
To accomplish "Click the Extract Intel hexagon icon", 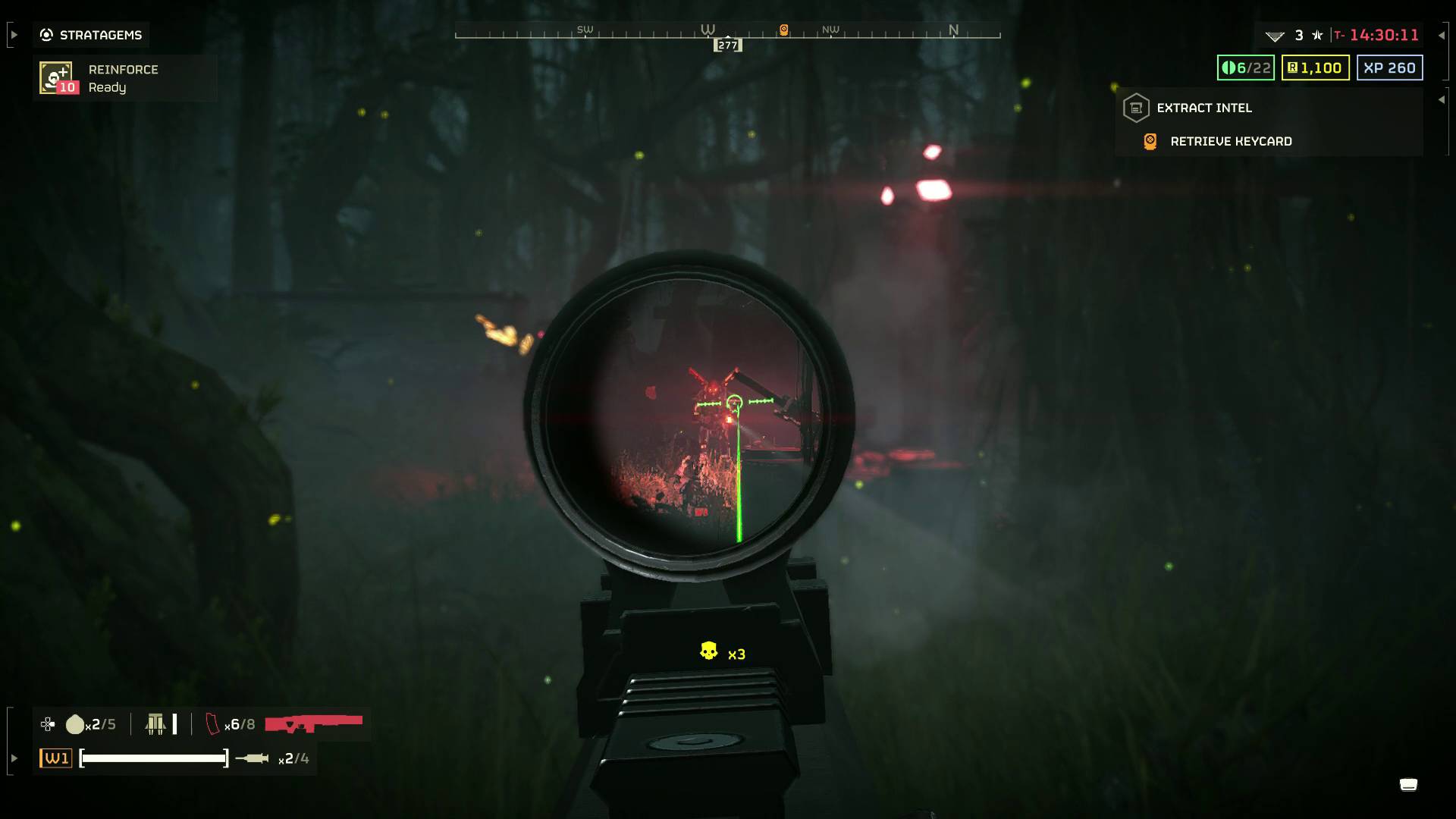I will pyautogui.click(x=1135, y=108).
